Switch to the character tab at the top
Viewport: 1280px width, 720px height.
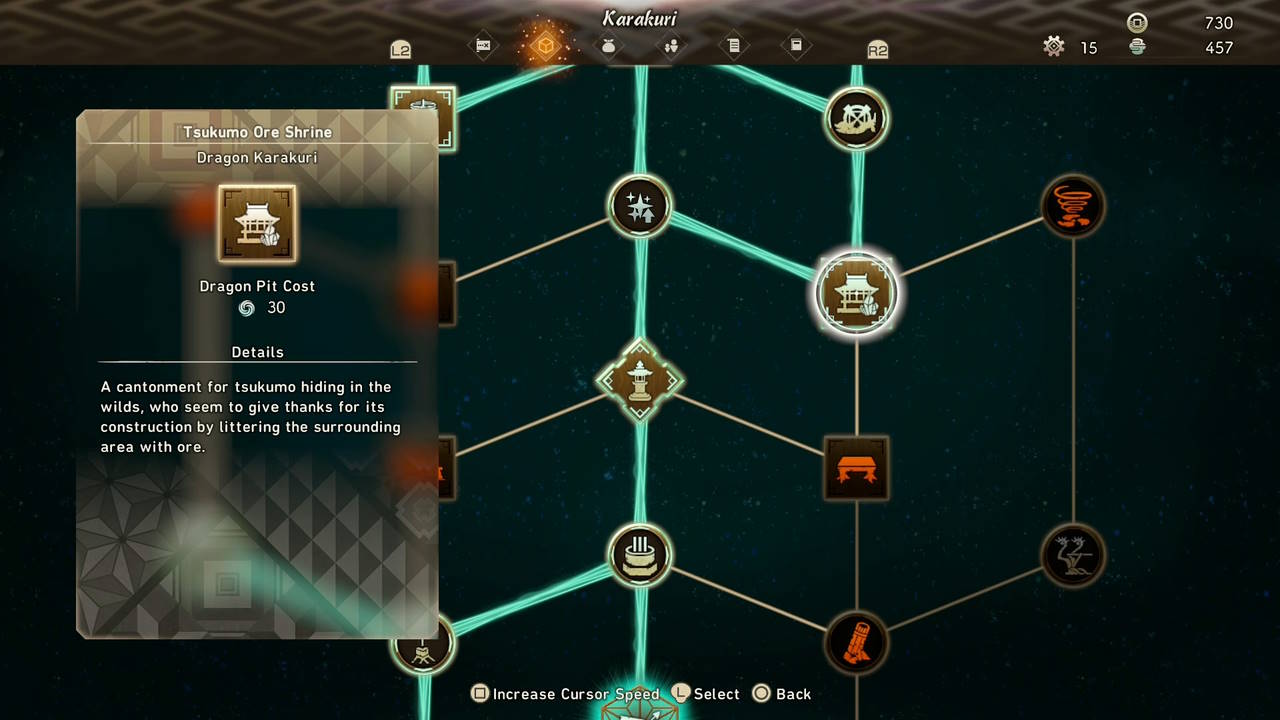point(672,47)
